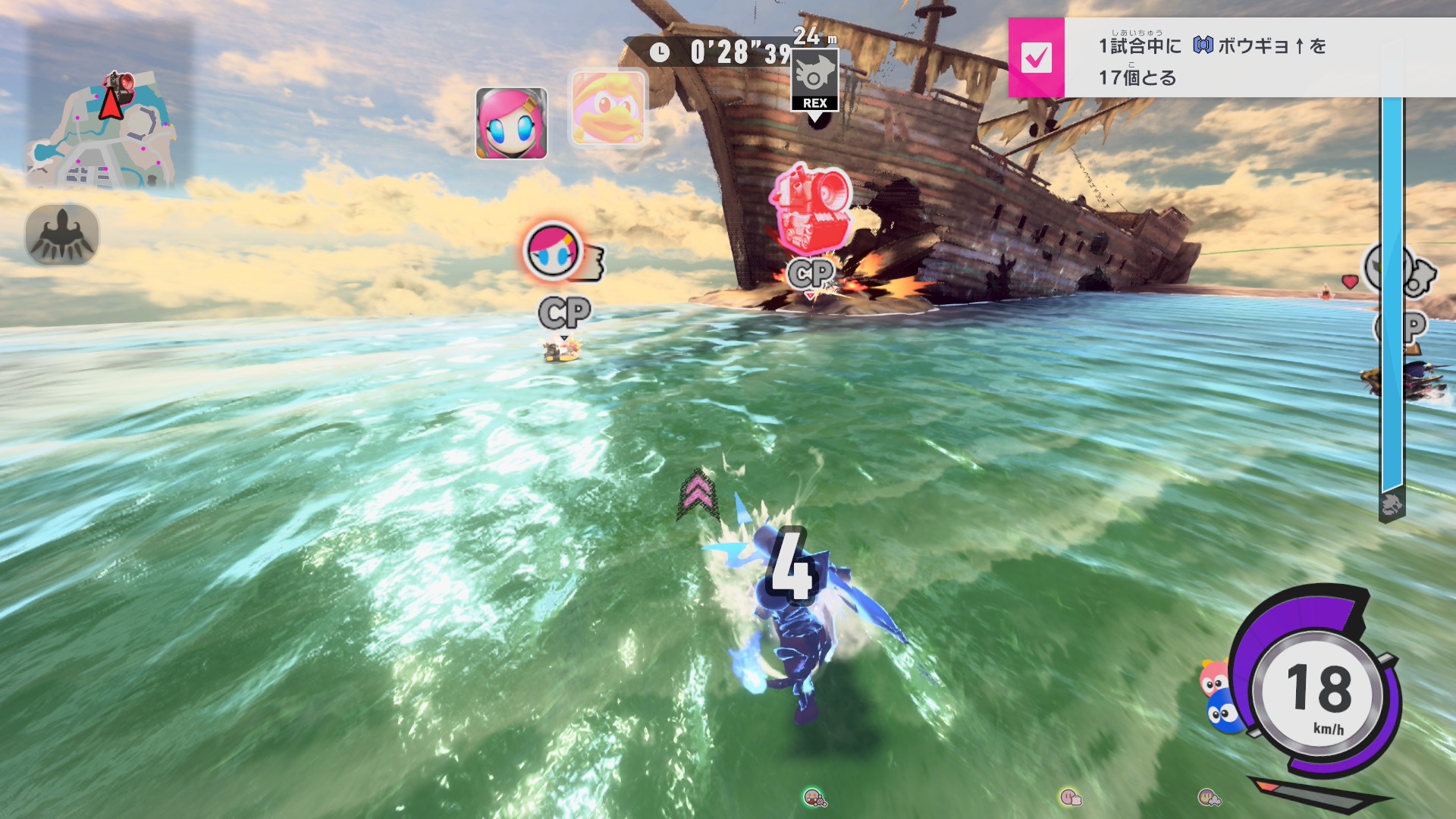Click the red tank machine icon
Viewport: 1456px width, 819px height.
point(810,207)
